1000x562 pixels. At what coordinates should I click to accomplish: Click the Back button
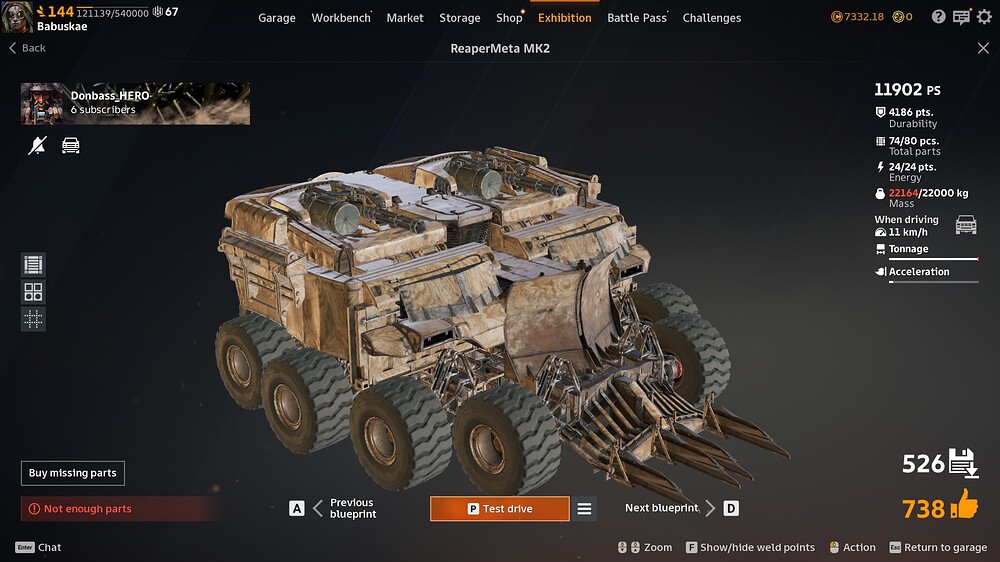[28, 48]
